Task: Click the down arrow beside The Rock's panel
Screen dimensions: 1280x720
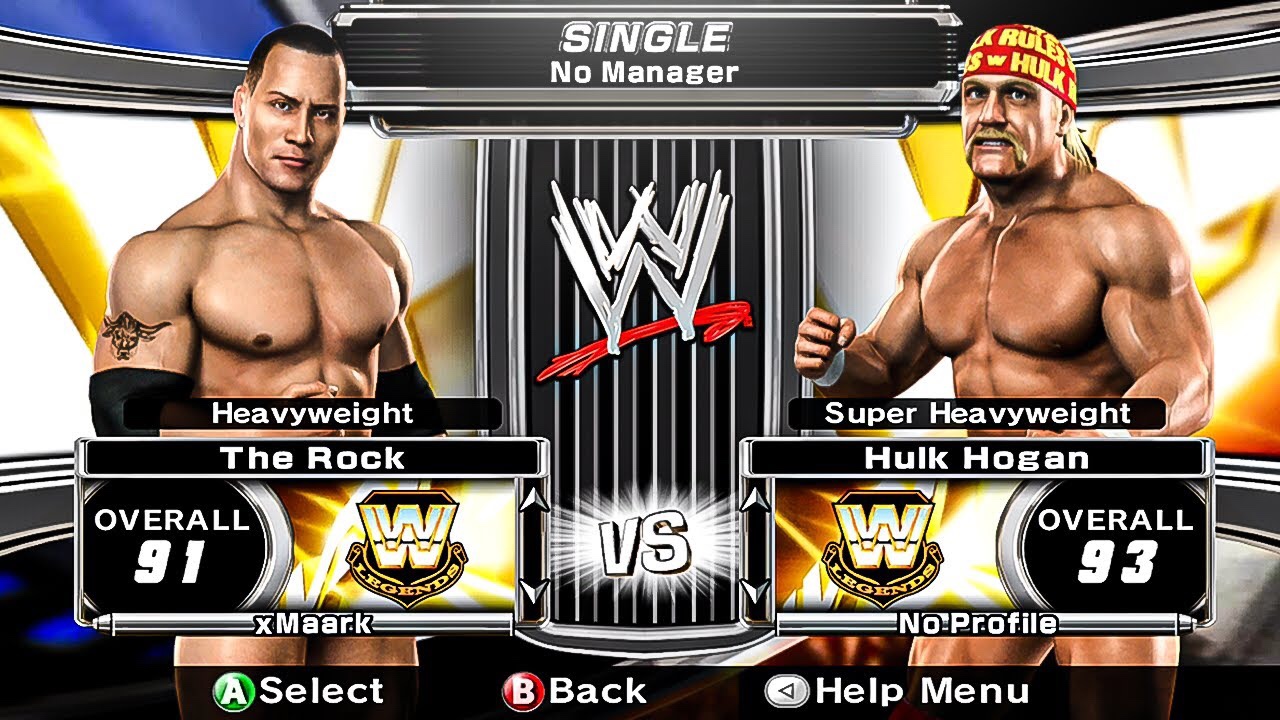Action: 532,591
